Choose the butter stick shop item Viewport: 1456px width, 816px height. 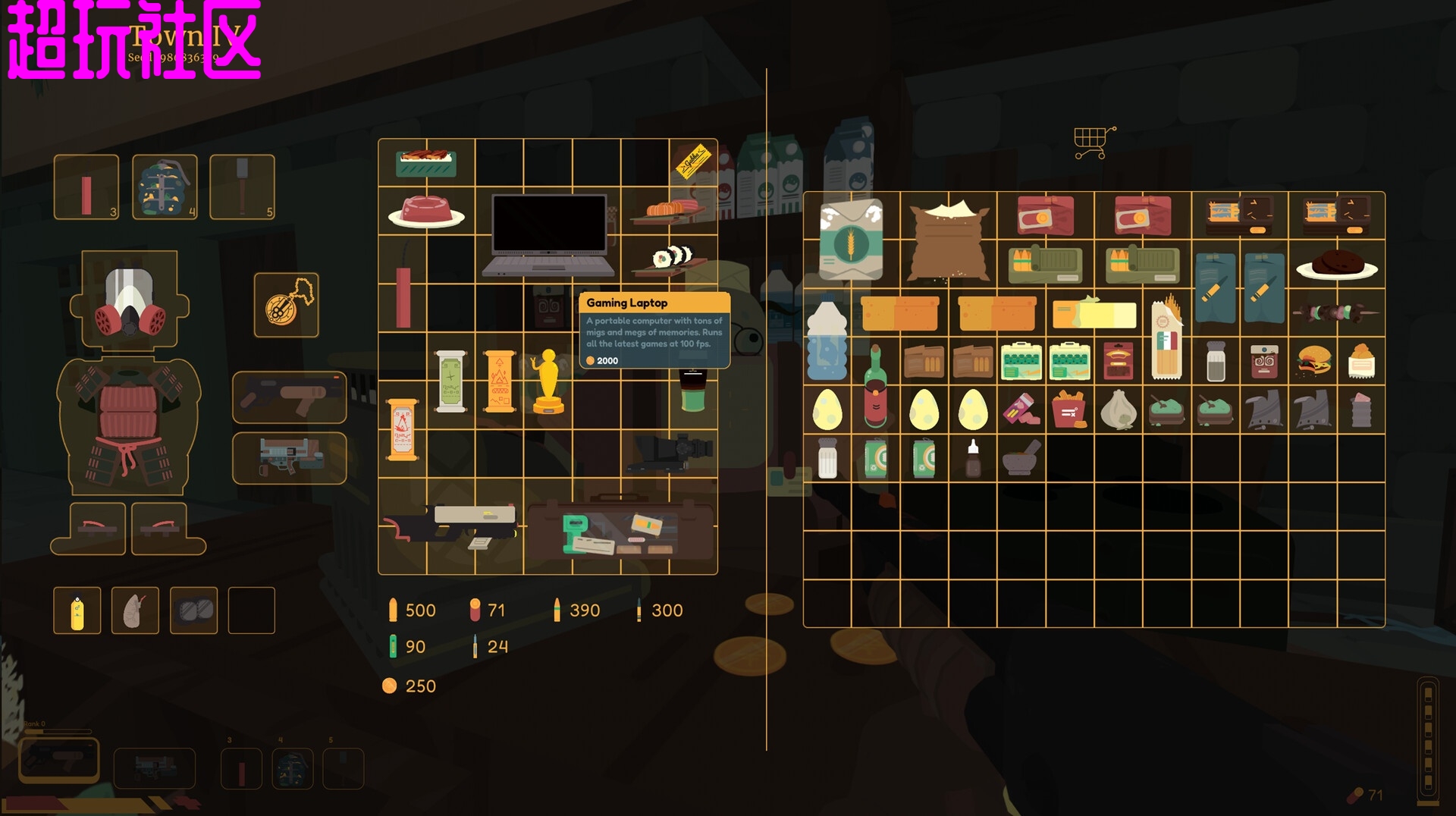[x=1094, y=312]
